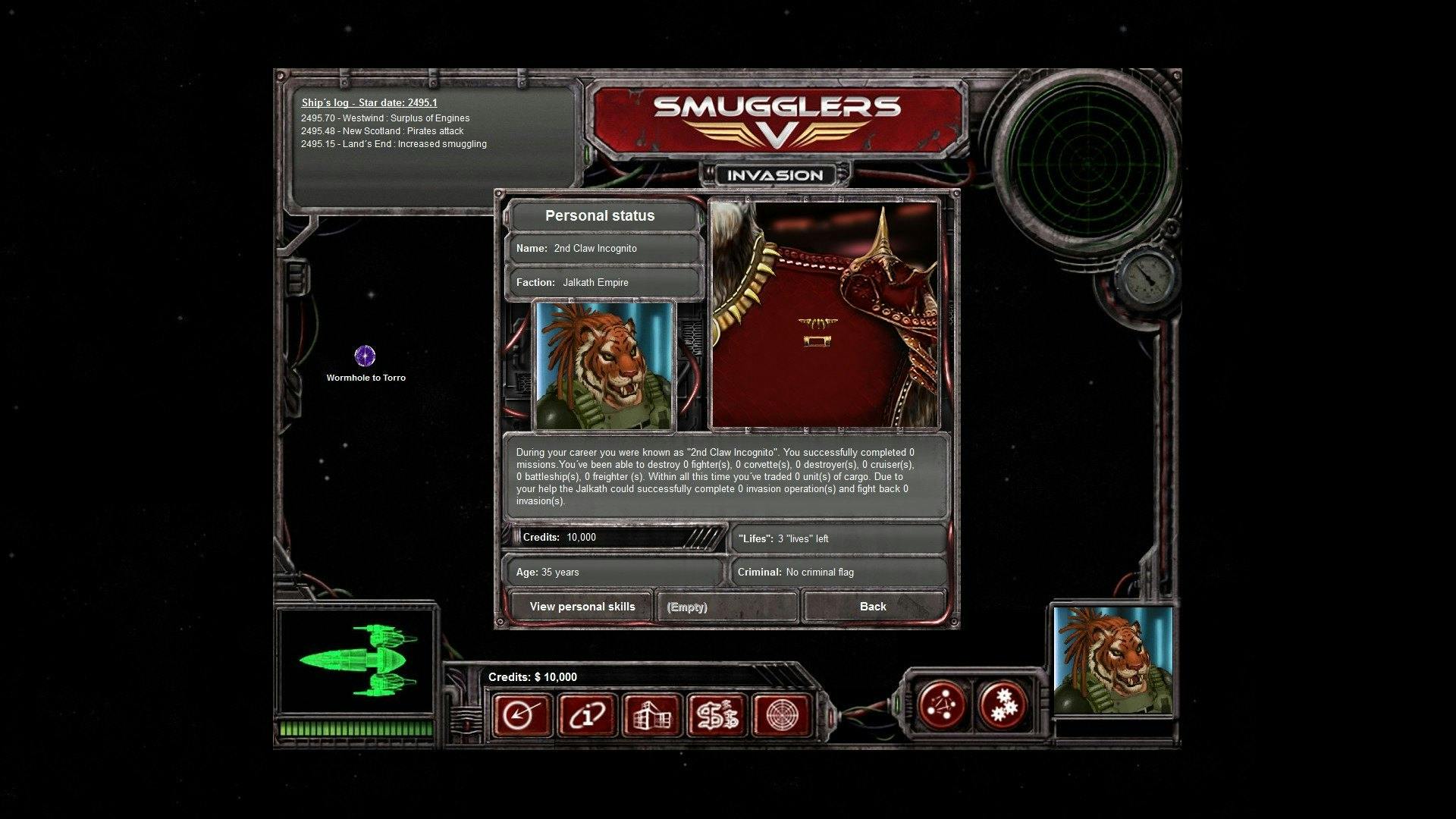This screenshot has height=819, width=1456.
Task: Select the Personal status panel header
Action: click(602, 215)
